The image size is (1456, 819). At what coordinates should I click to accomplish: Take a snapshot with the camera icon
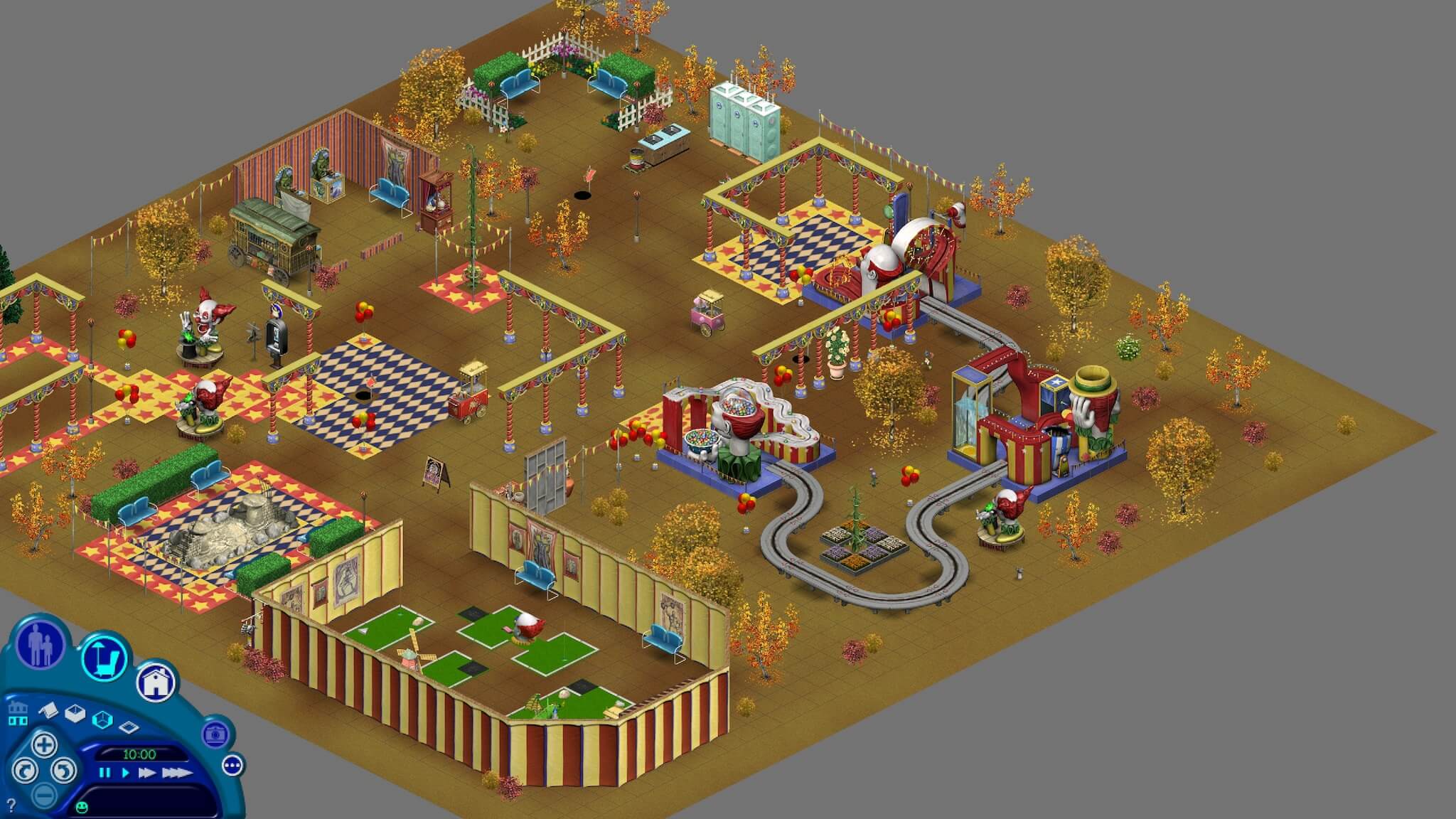coord(217,734)
